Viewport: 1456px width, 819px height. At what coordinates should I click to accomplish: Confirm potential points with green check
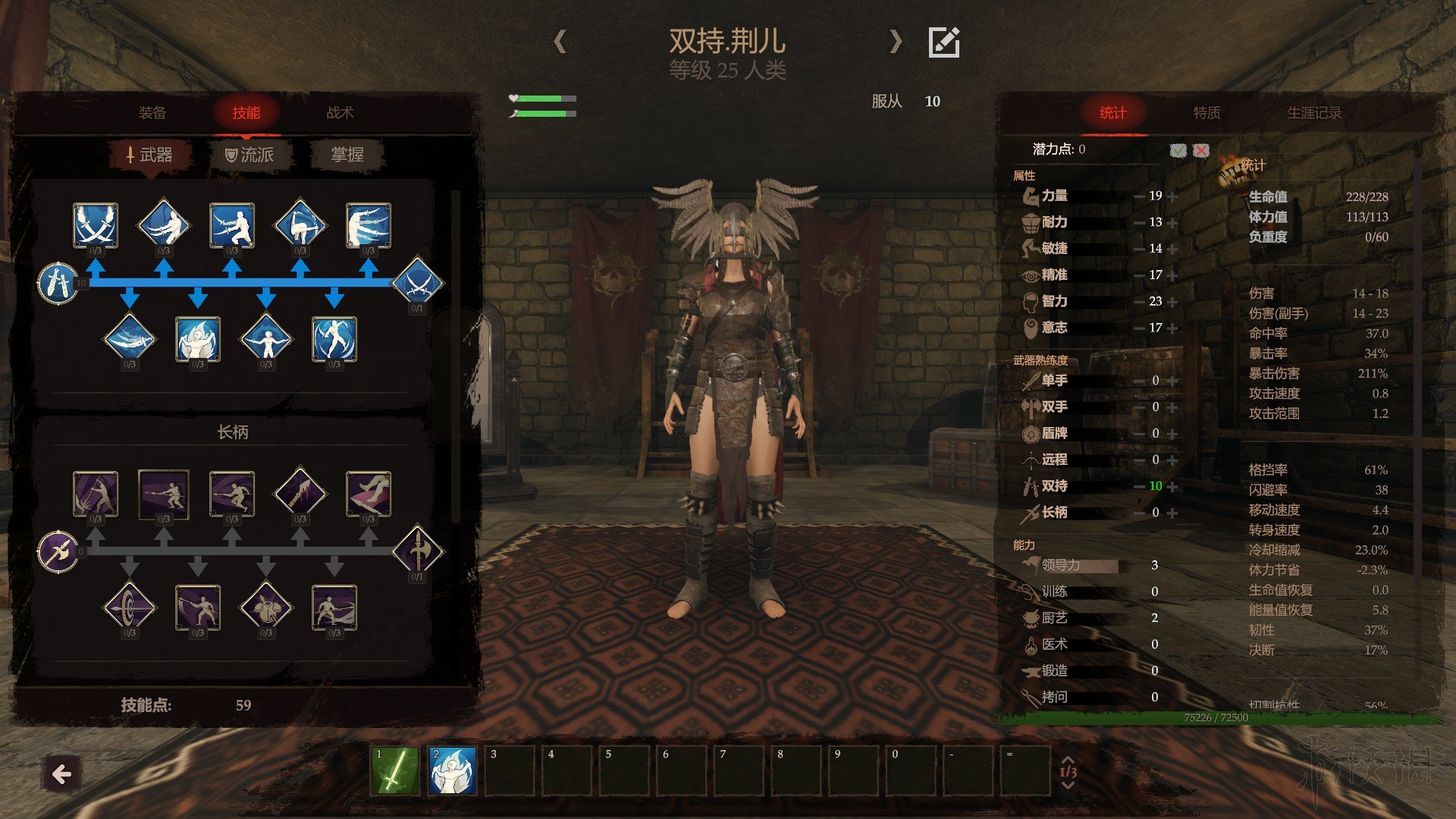coord(1178,150)
